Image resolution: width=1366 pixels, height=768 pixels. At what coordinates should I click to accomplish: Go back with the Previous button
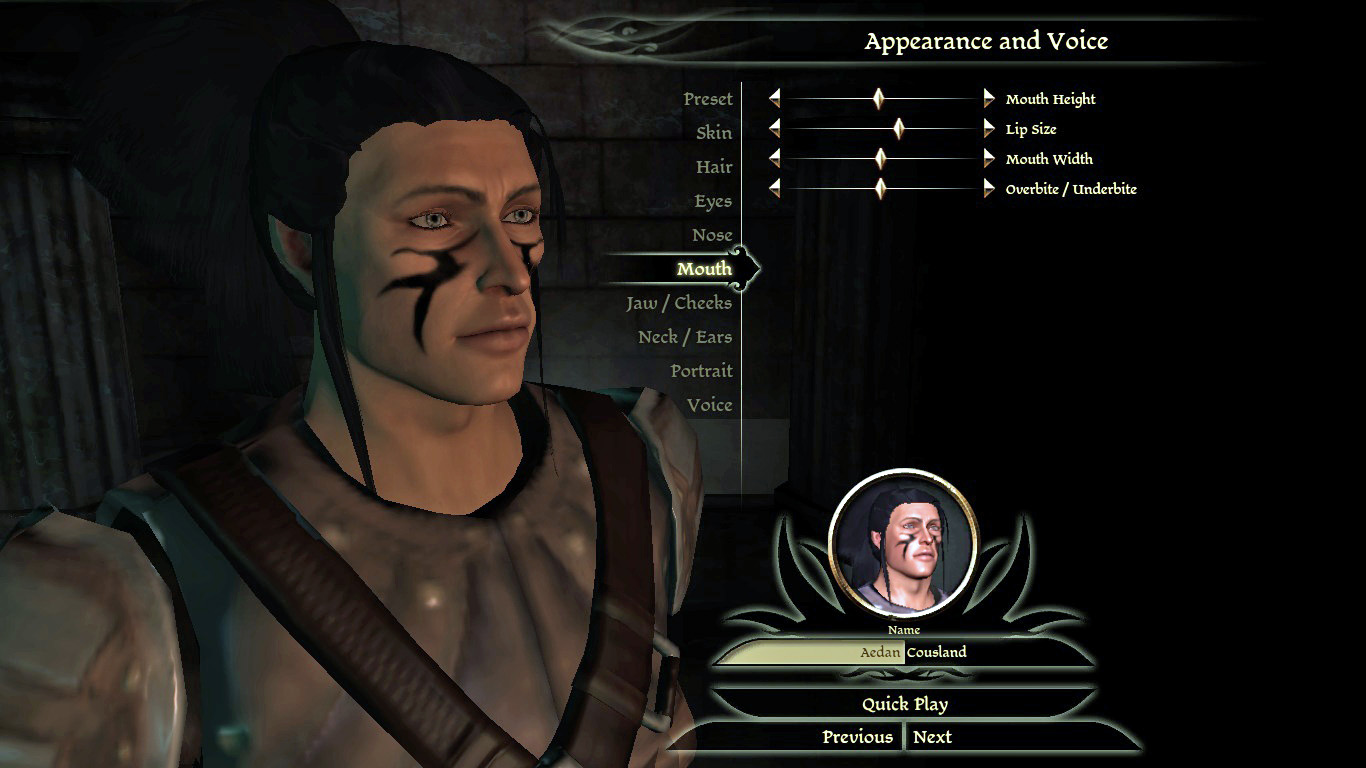[x=857, y=737]
